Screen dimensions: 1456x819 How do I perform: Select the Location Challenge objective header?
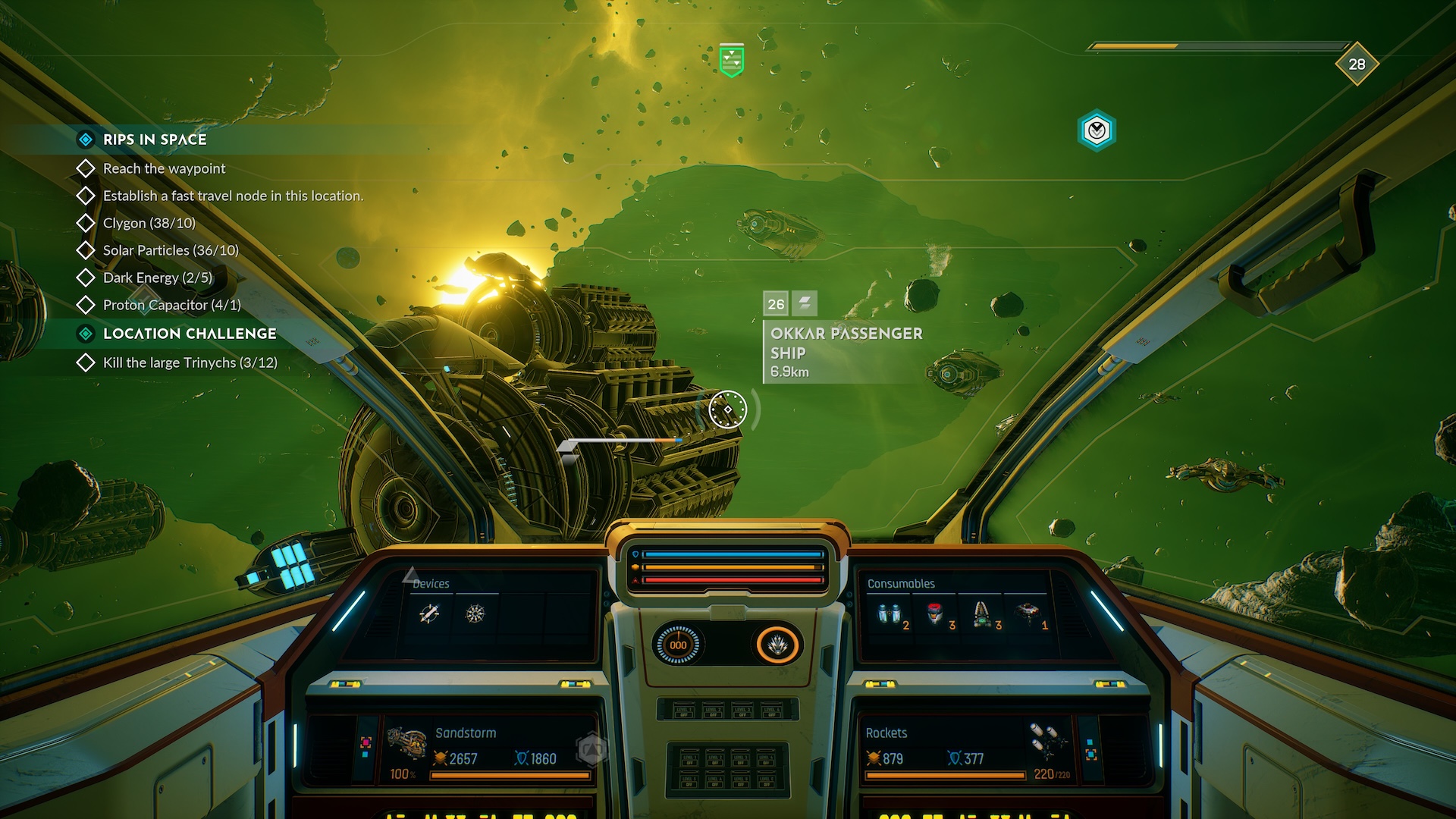coord(189,334)
